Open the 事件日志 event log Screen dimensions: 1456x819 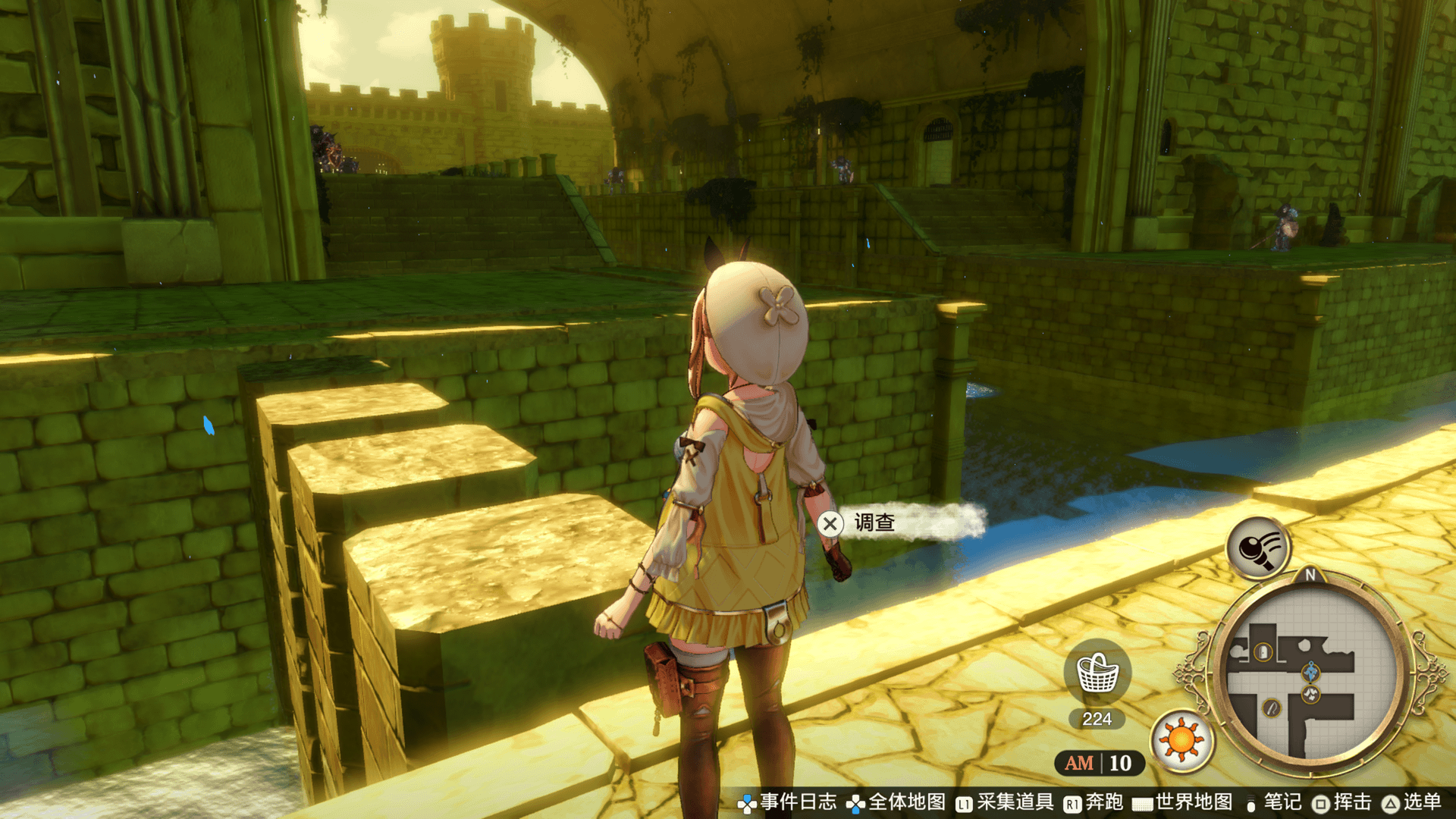(787, 802)
